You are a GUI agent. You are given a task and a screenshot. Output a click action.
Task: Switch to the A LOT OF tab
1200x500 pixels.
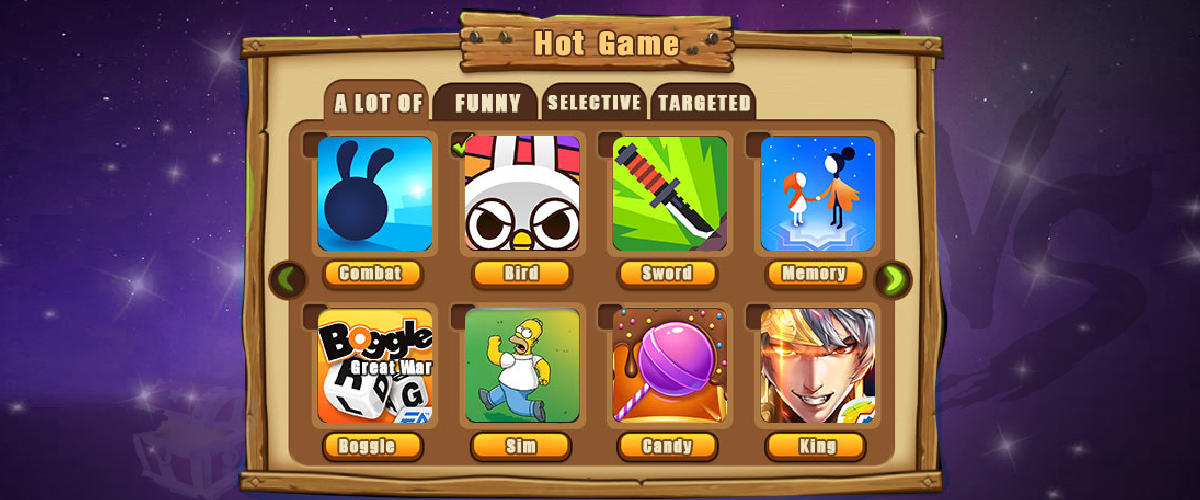[x=378, y=103]
